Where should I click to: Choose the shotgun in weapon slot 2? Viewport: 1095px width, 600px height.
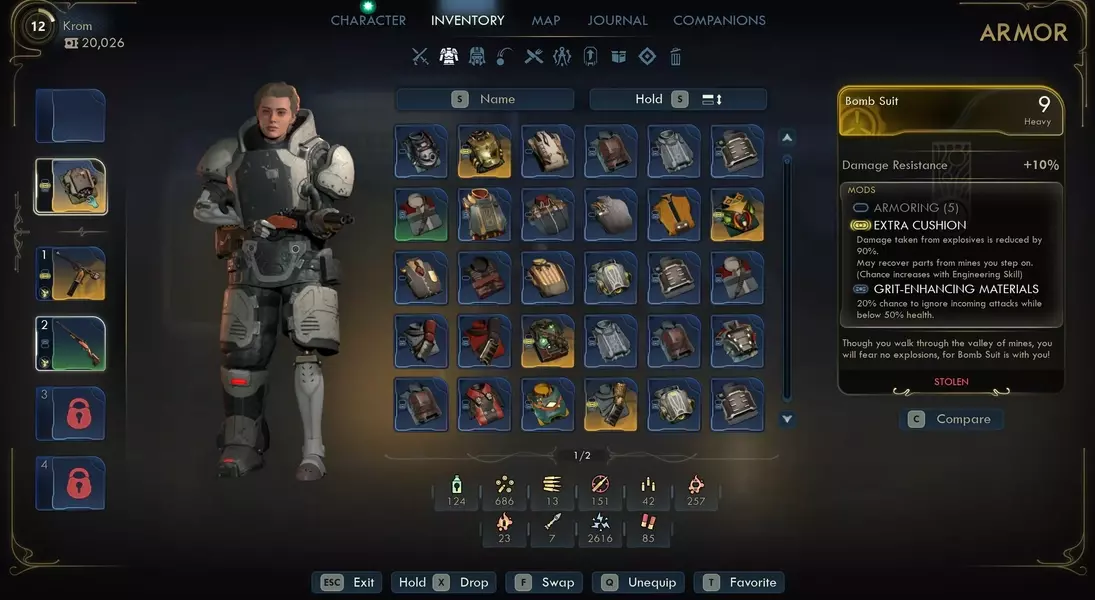point(71,343)
